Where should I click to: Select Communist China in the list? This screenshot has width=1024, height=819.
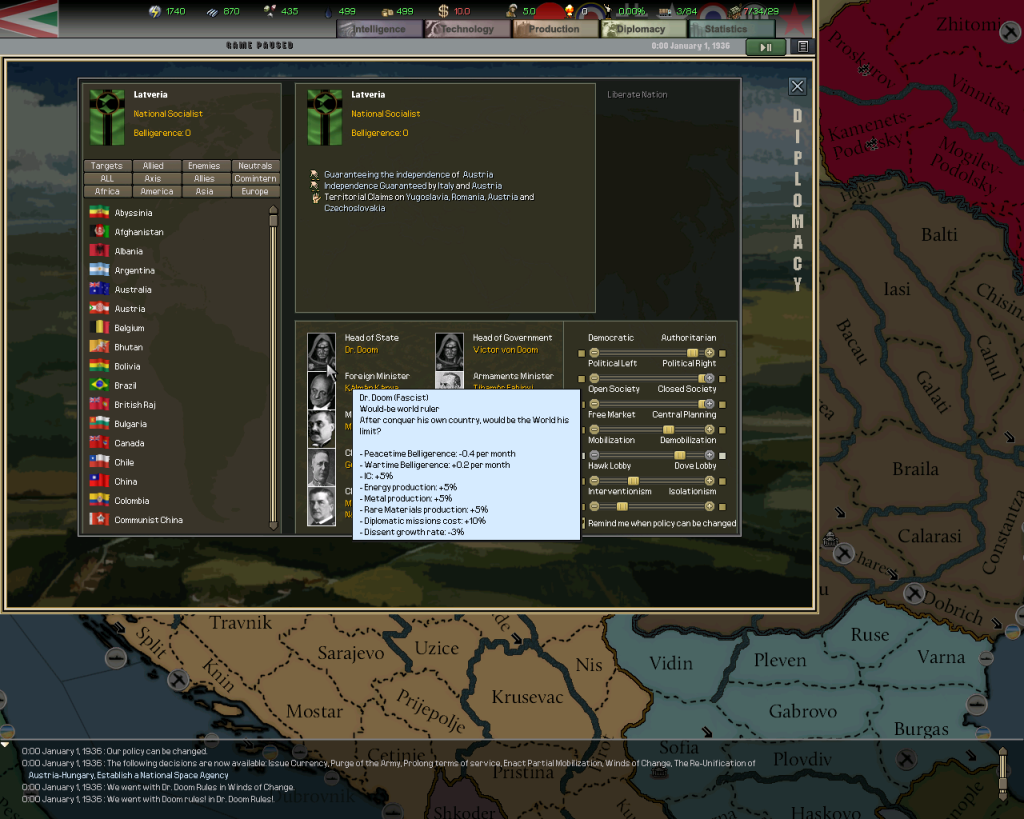coord(148,520)
